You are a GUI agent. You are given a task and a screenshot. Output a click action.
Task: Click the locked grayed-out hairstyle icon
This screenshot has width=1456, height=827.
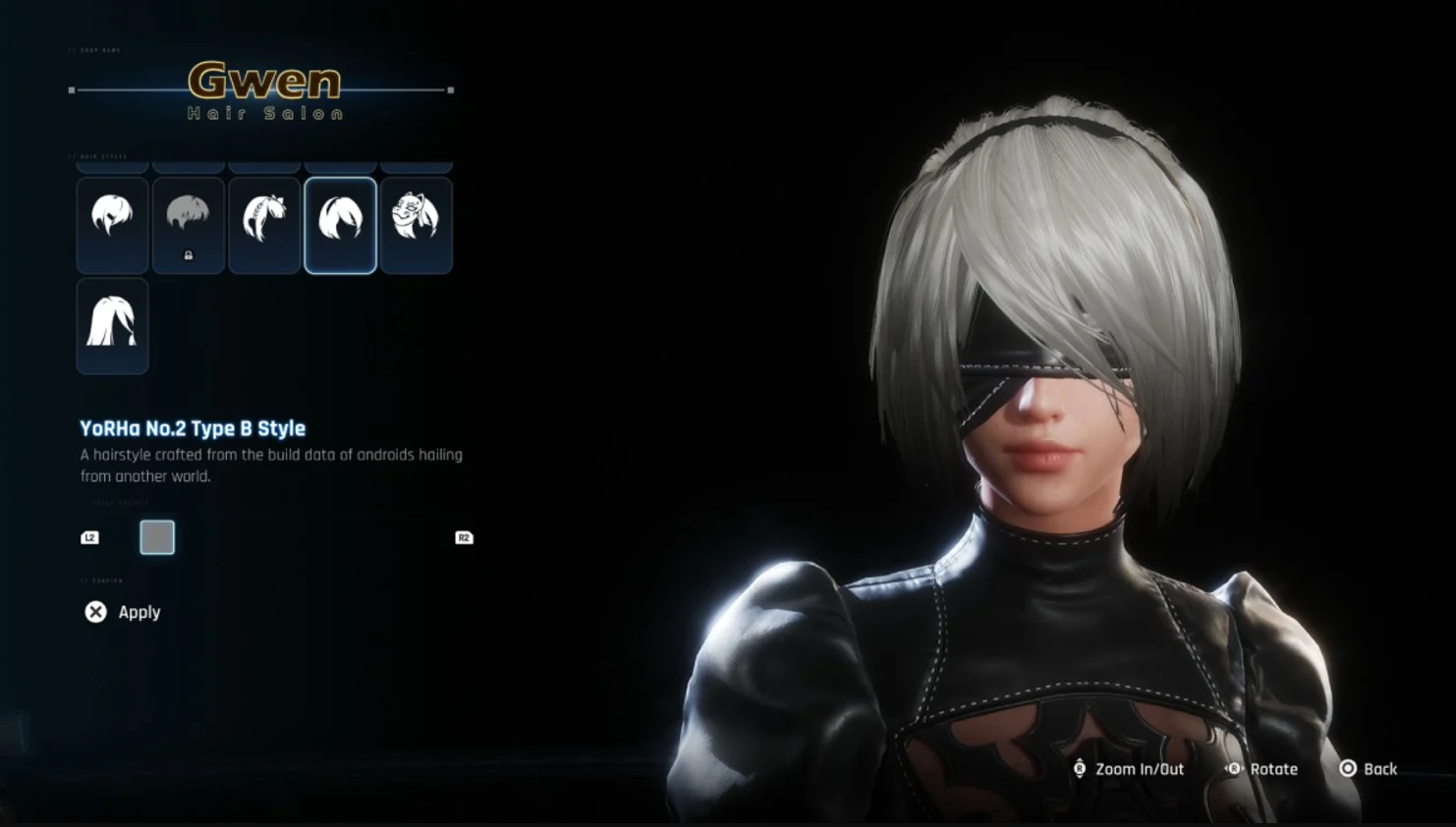(x=189, y=225)
